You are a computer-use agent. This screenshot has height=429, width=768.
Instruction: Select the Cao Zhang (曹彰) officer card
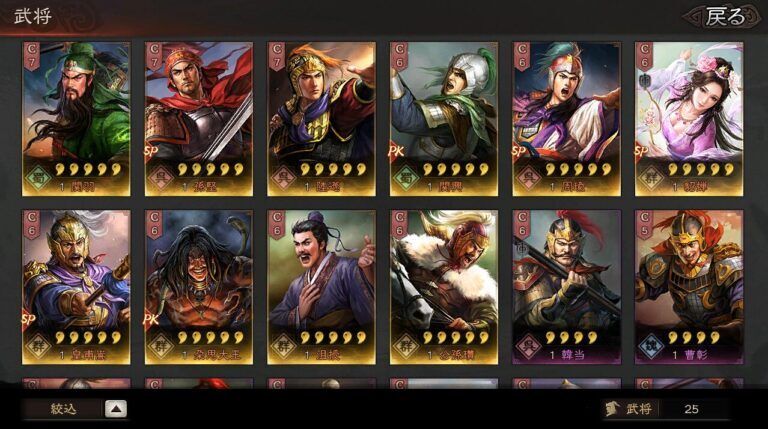pos(689,286)
